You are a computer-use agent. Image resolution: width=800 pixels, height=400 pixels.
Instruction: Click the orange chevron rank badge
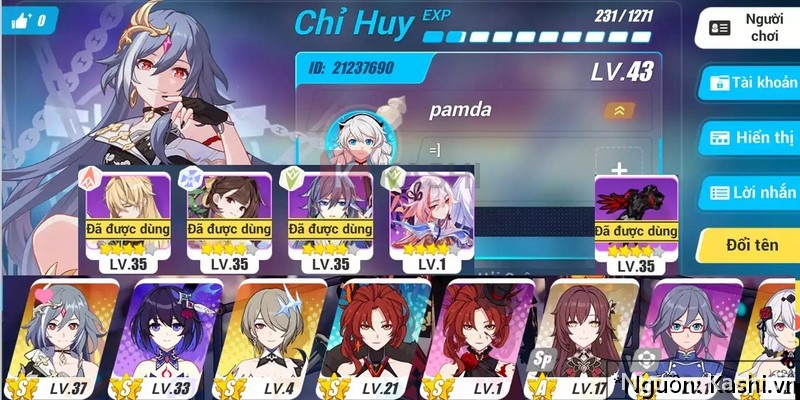[x=619, y=111]
